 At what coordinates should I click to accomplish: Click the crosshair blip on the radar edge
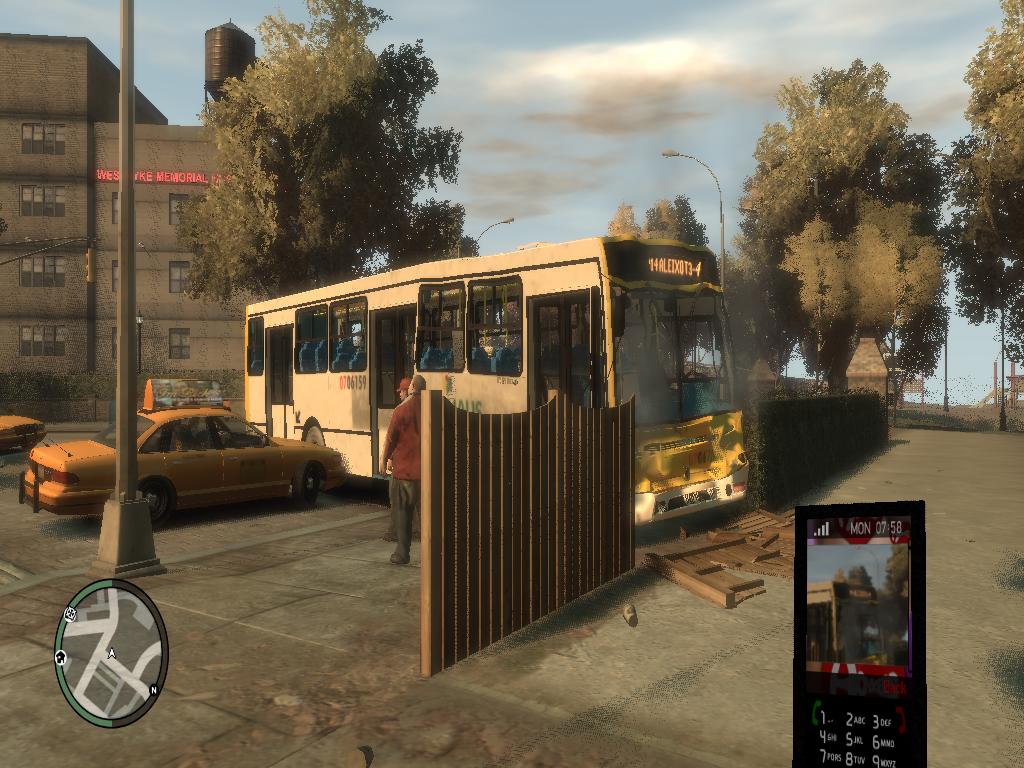pyautogui.click(x=71, y=614)
